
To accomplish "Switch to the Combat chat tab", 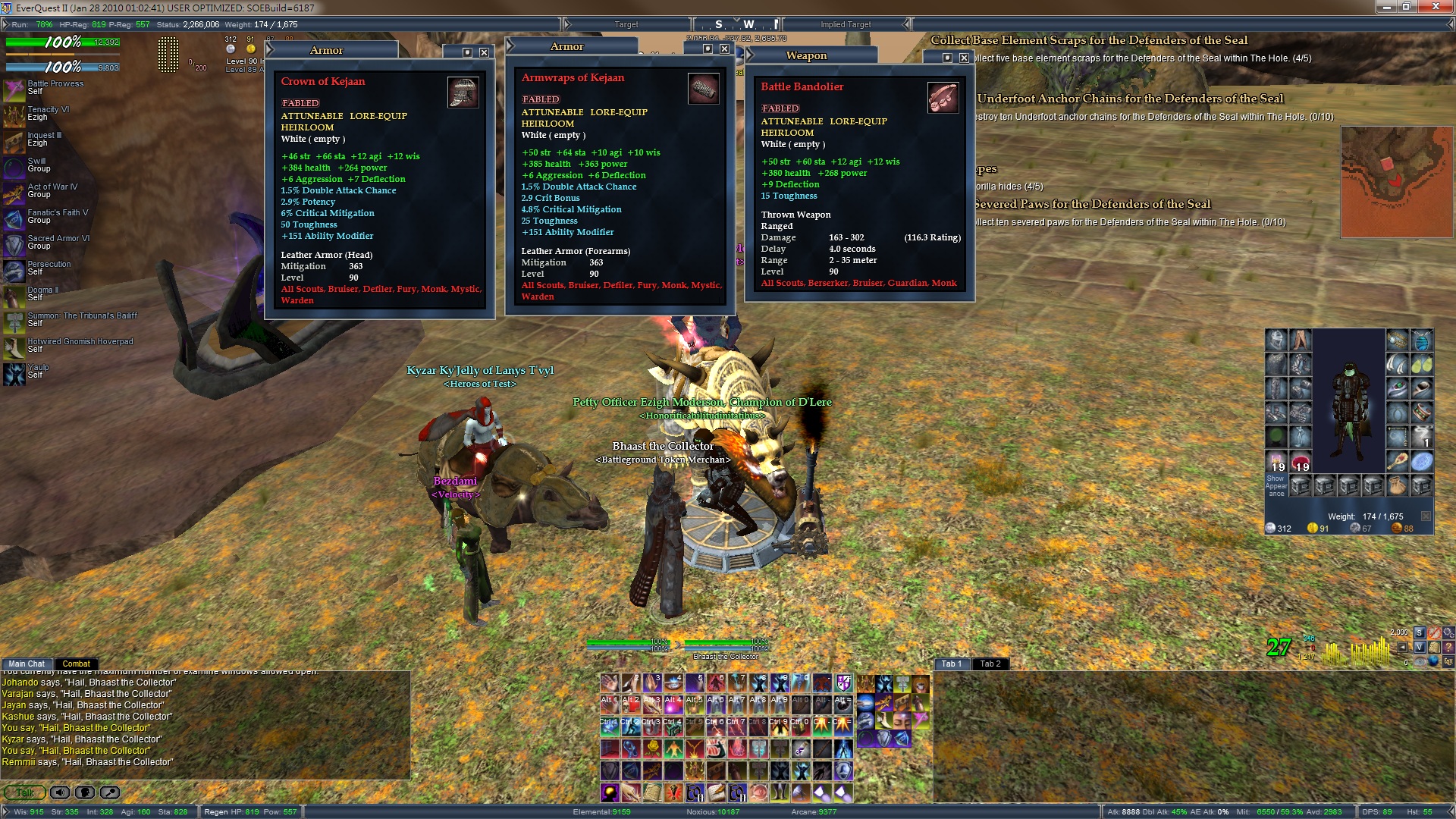I will click(x=76, y=664).
